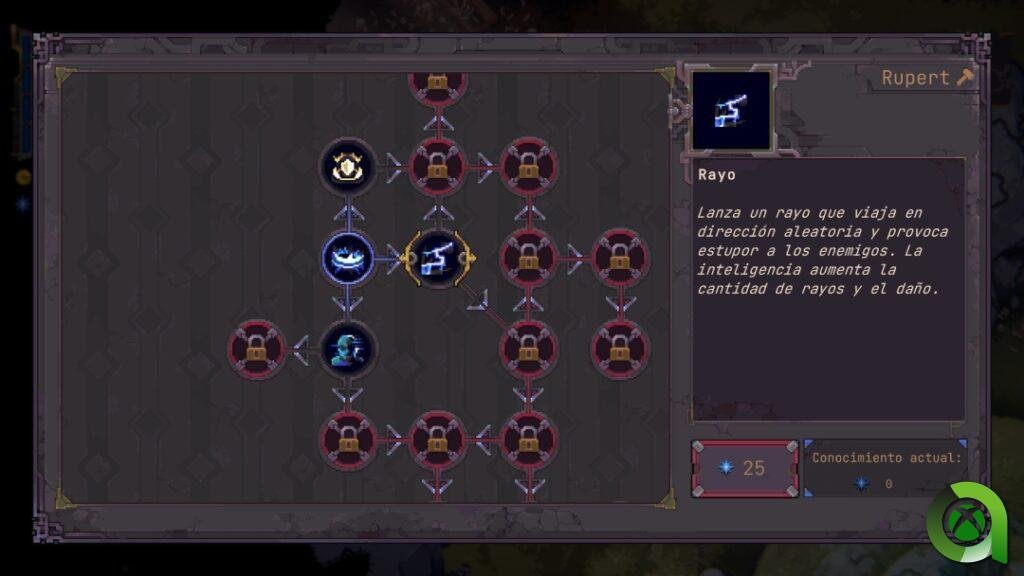Select the golden crest skill node
Image resolution: width=1024 pixels, height=576 pixels.
coord(348,167)
